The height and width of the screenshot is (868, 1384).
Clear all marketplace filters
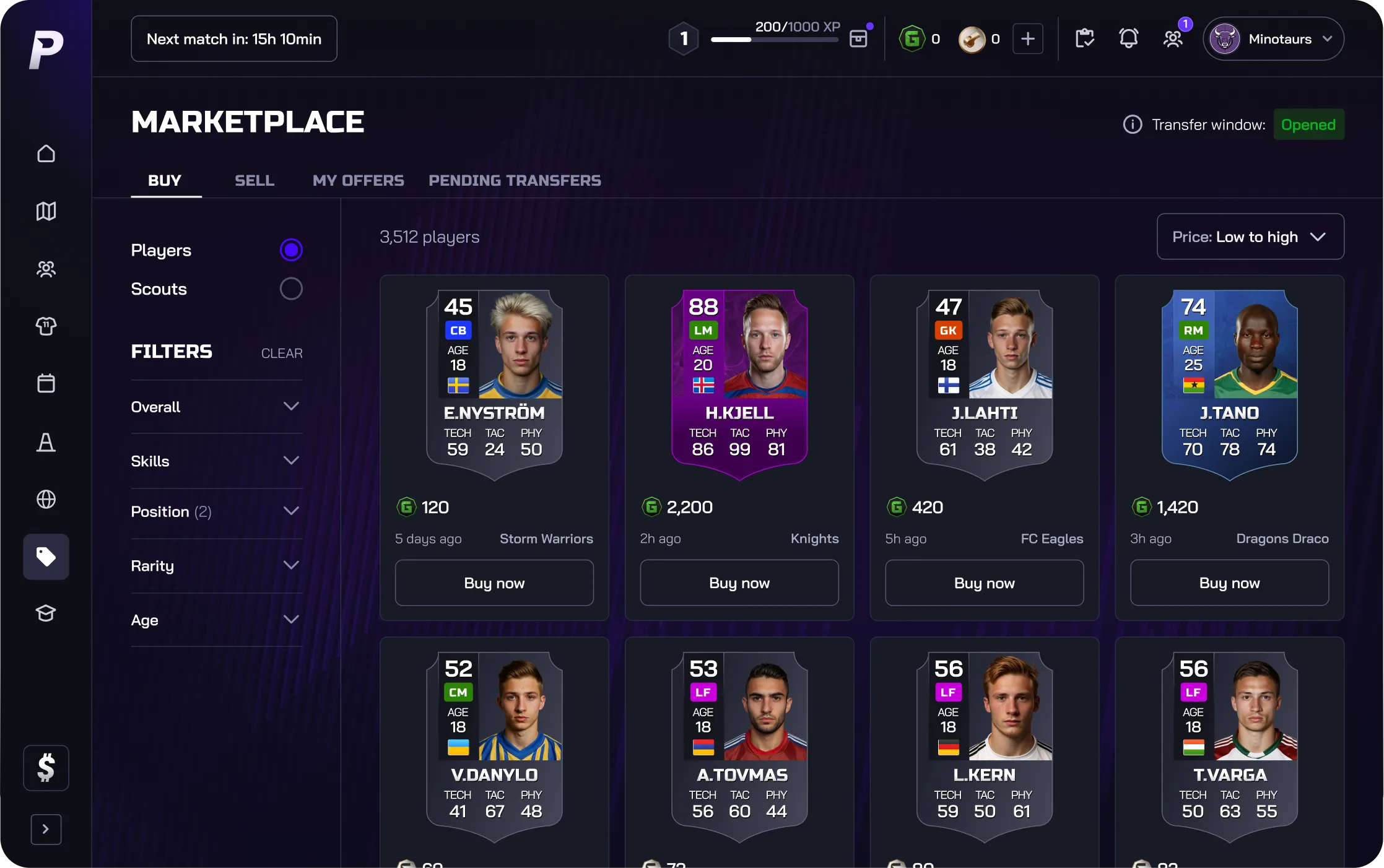(x=282, y=353)
